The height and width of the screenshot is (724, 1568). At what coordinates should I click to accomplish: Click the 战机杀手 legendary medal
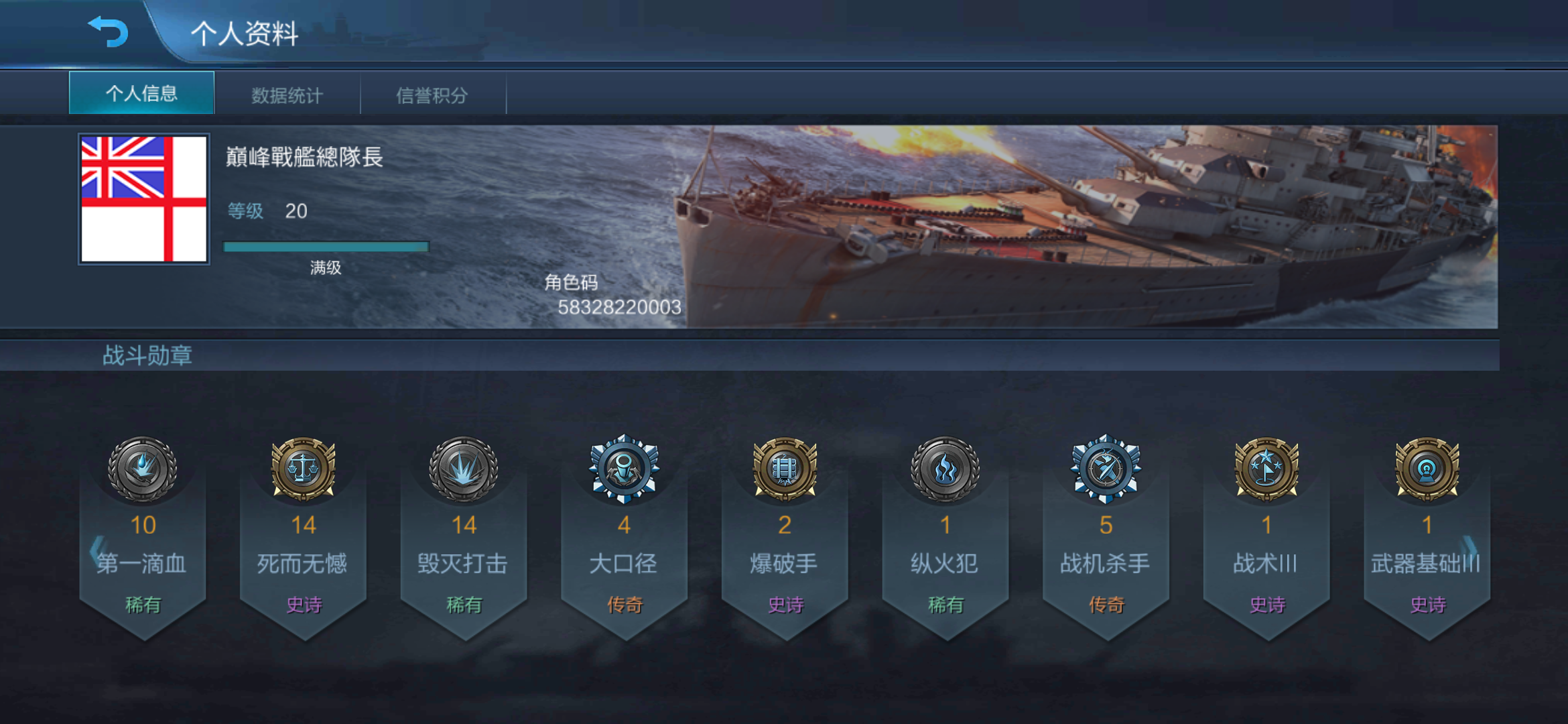1106,469
